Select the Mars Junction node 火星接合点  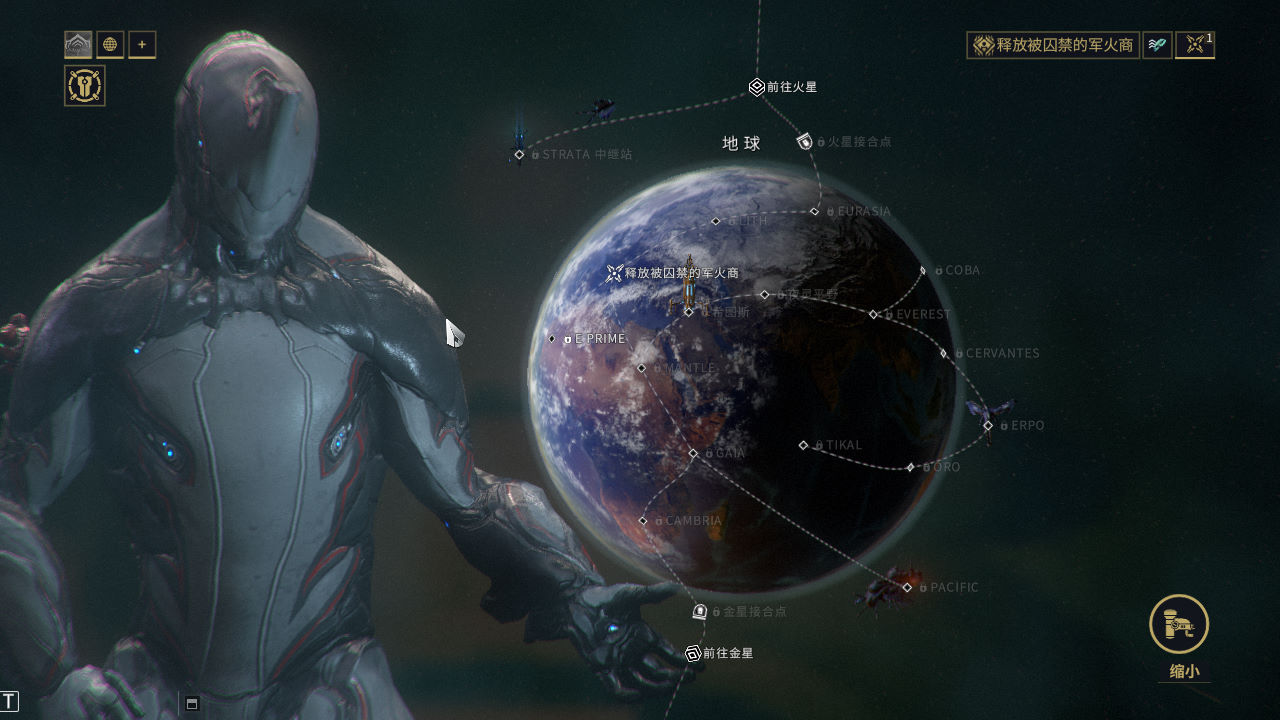tap(805, 142)
